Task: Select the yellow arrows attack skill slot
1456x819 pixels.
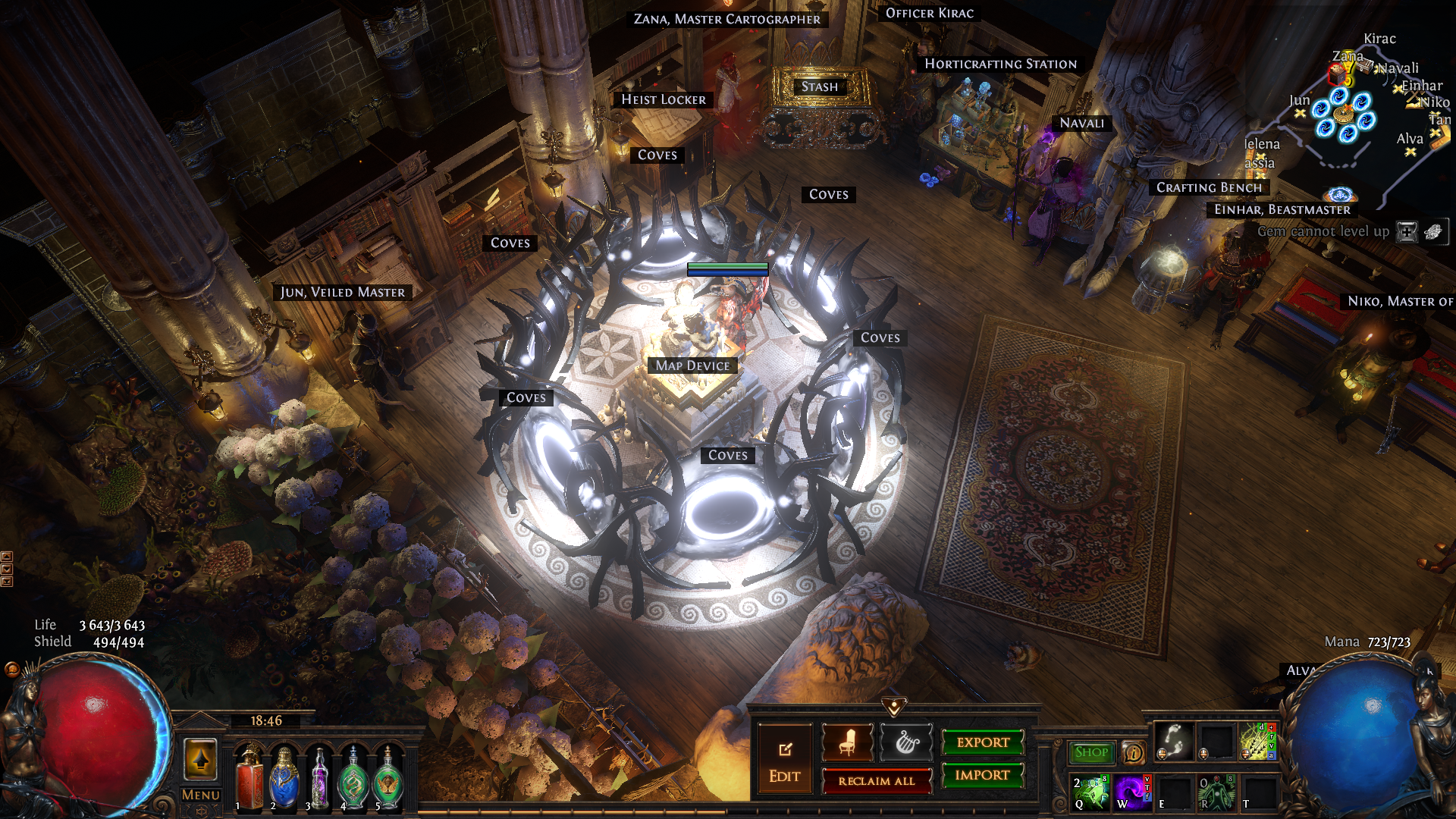Action: 1258,741
